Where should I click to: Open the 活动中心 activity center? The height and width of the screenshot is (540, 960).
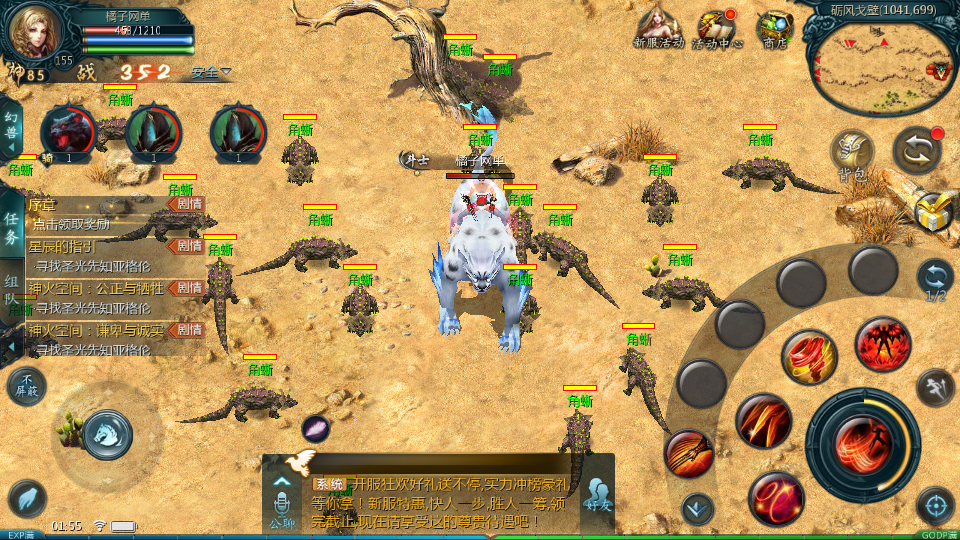coord(716,27)
